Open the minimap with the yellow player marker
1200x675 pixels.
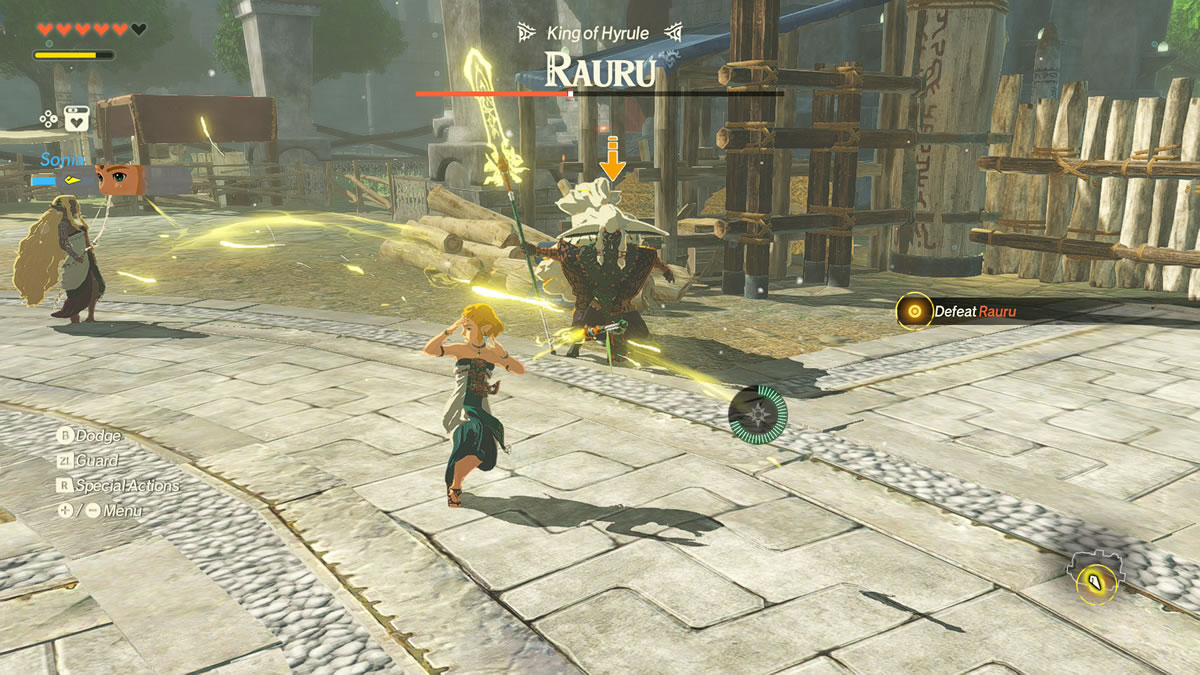click(1097, 579)
